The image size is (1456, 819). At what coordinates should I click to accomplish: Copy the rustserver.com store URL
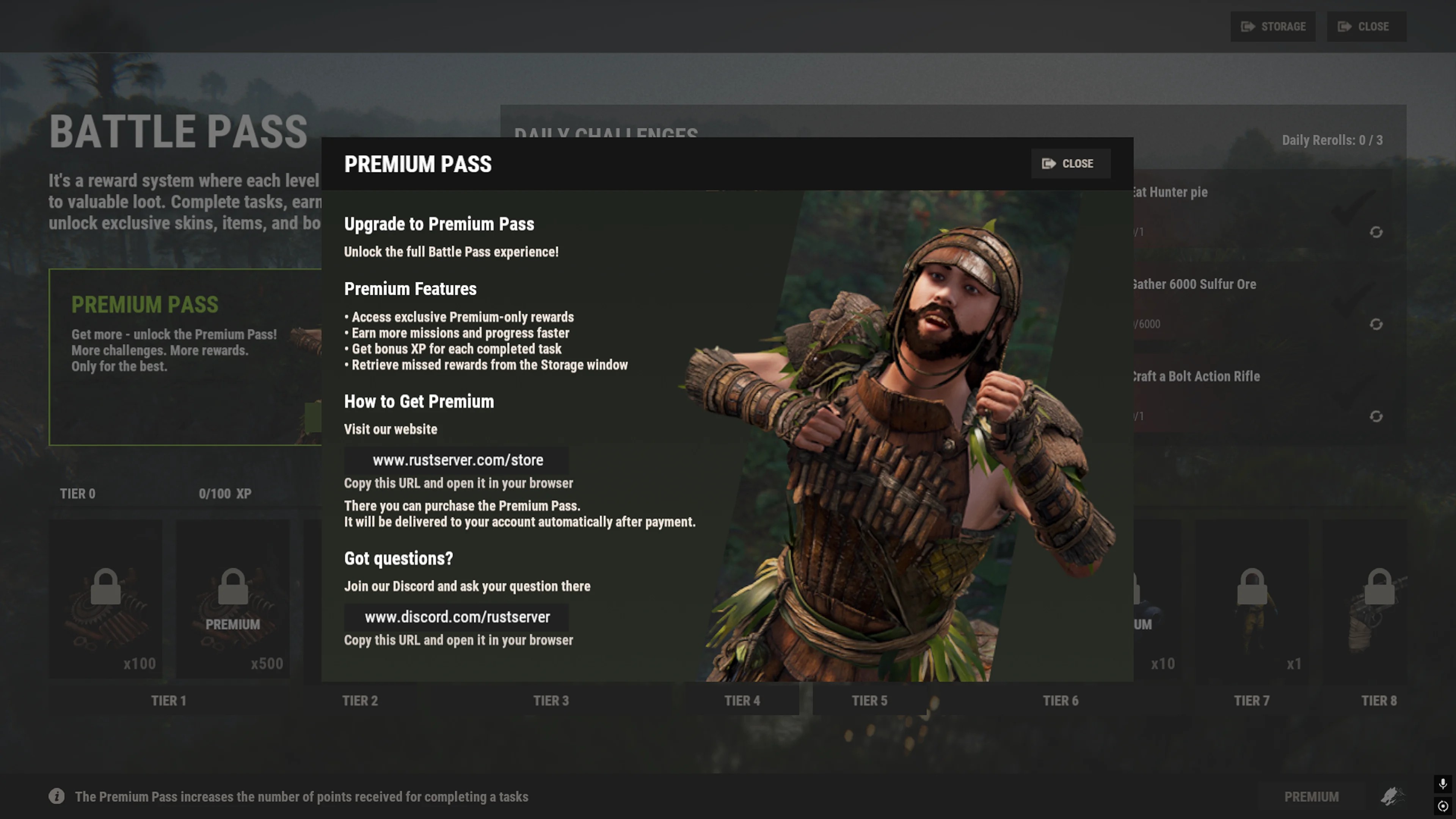click(457, 460)
